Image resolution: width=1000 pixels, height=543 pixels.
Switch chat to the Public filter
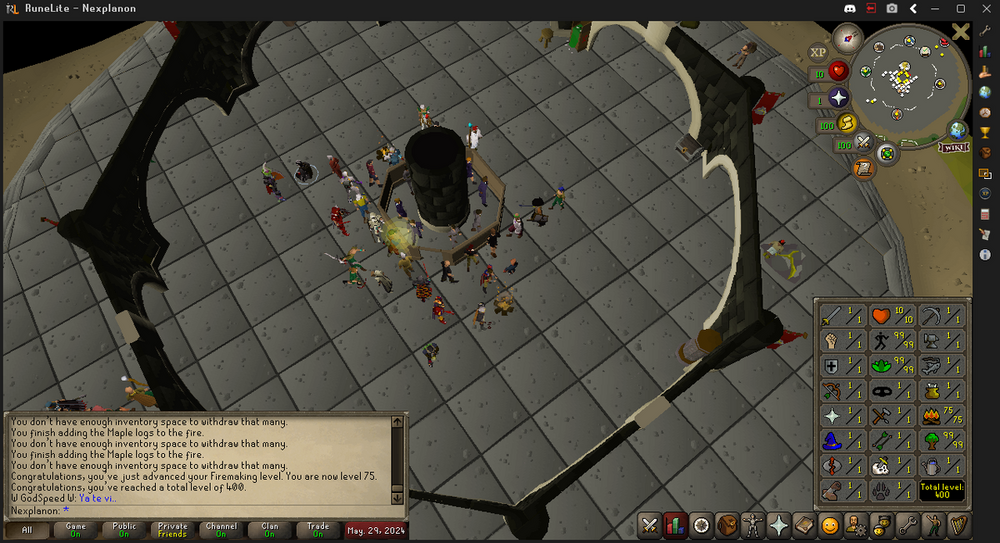click(124, 529)
